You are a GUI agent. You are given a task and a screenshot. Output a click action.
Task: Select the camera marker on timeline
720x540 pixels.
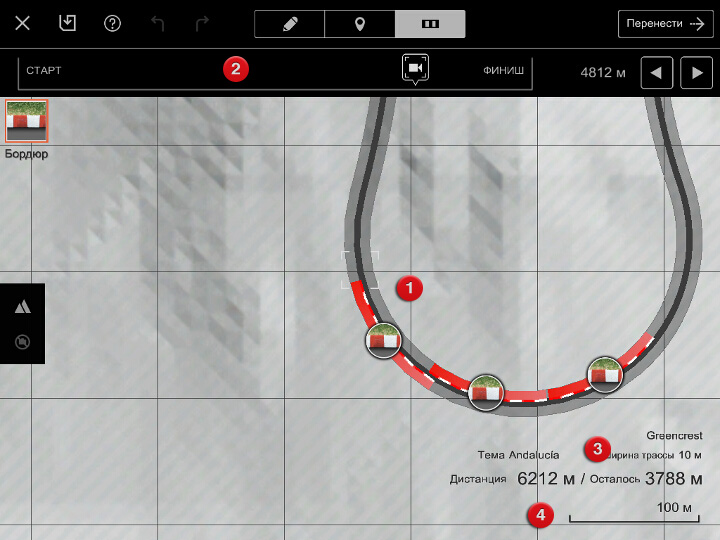coord(416,68)
